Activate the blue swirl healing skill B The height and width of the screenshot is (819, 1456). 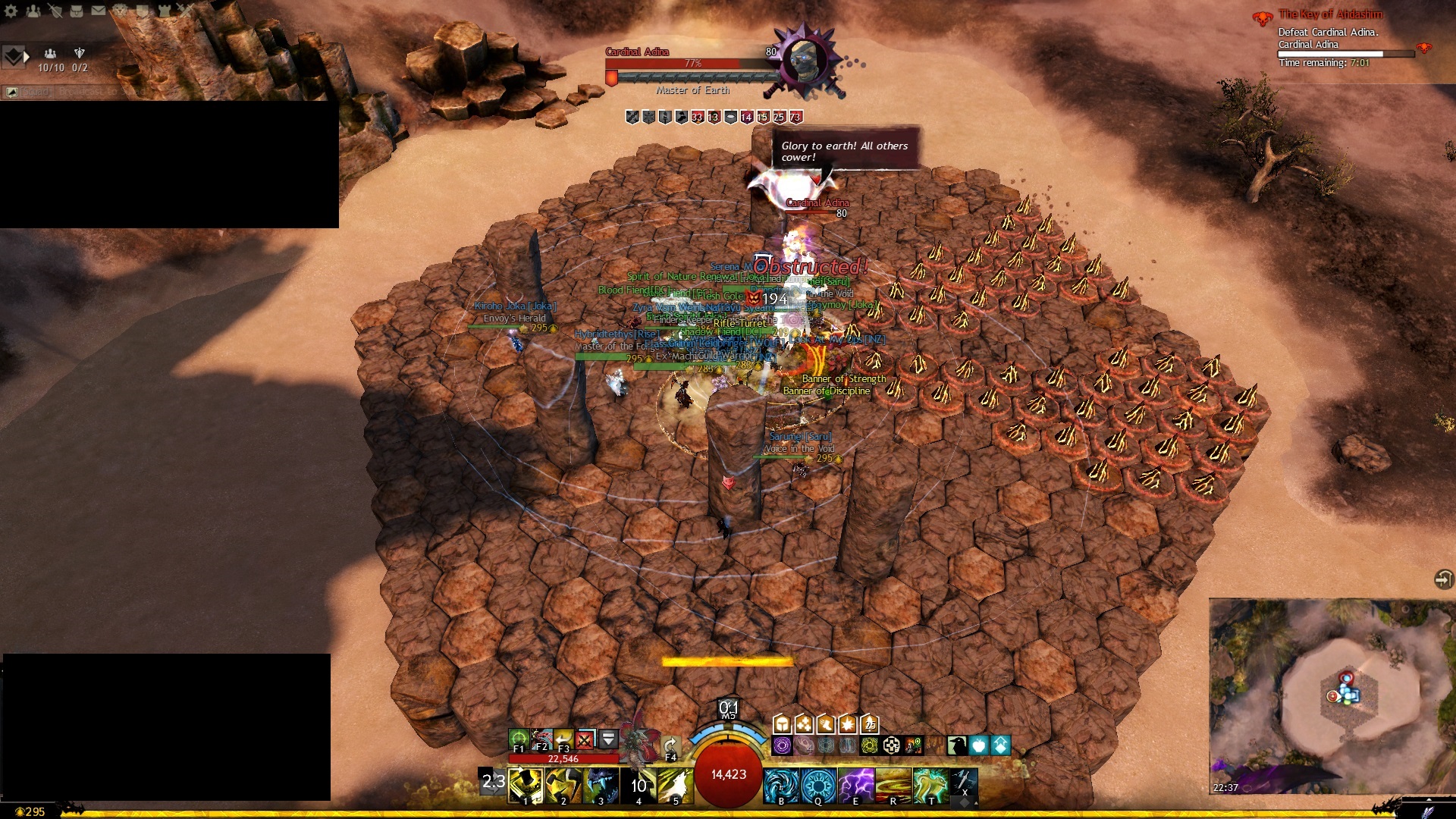click(780, 785)
